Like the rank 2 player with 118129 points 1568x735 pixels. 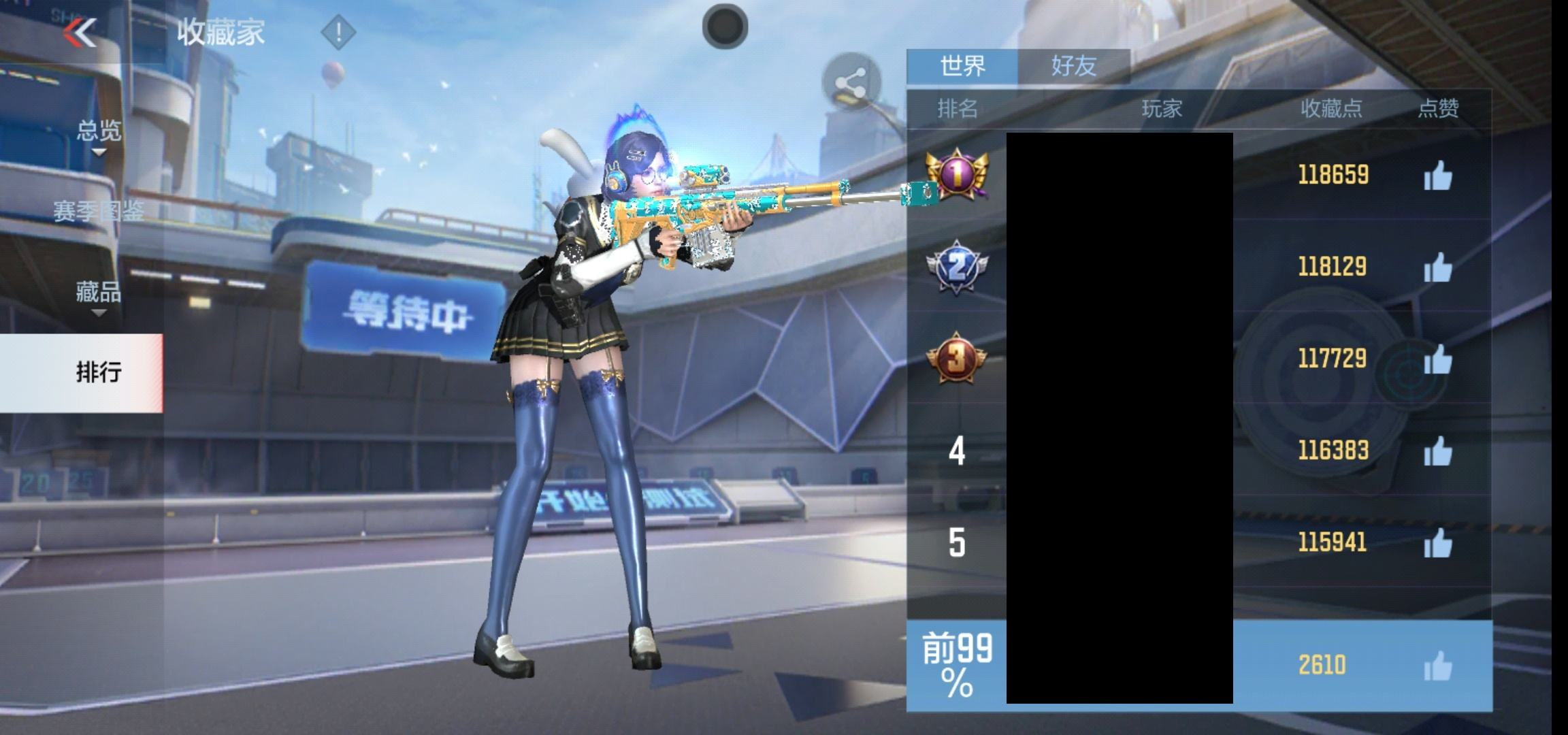[1437, 267]
